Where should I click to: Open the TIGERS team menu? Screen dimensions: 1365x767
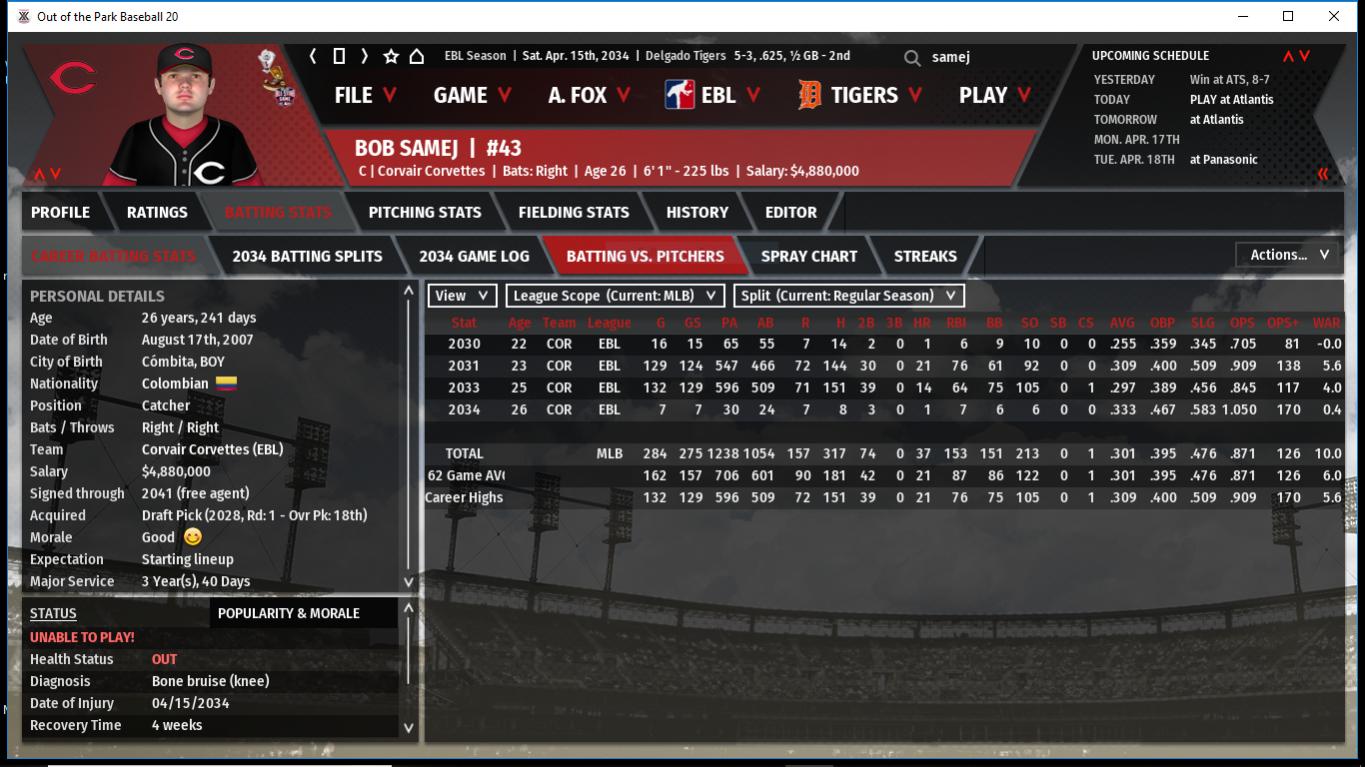click(861, 95)
